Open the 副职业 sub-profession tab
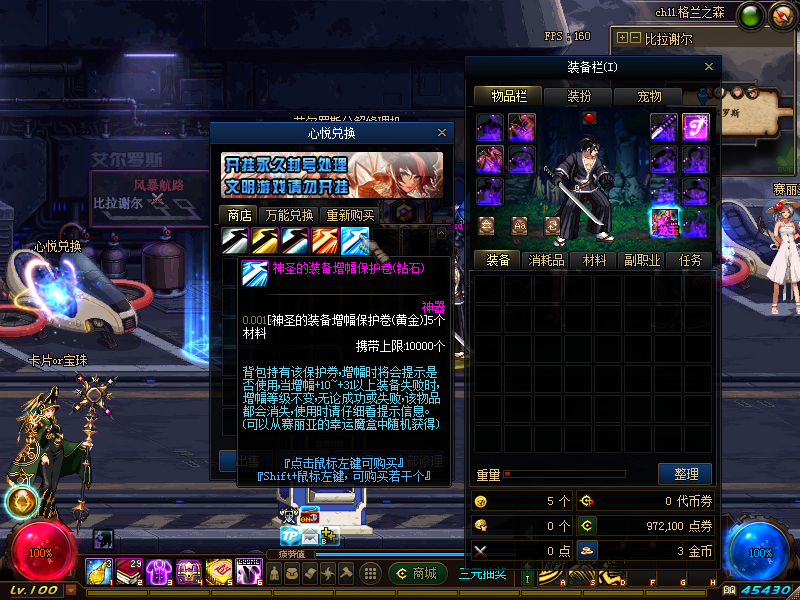The image size is (800, 600). [642, 260]
